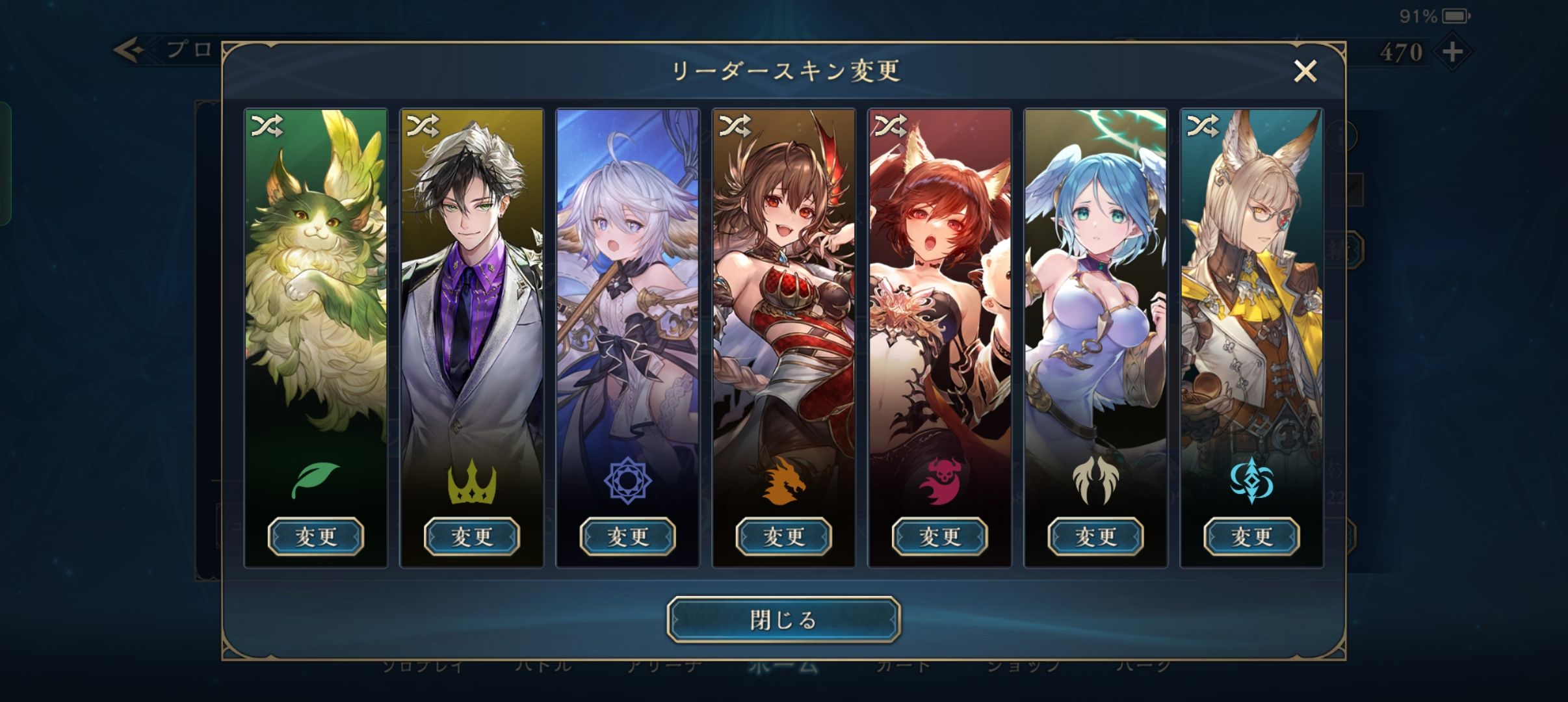The image size is (1568, 702).
Task: Change the Forestcraft cat leader skin
Action: 316,536
